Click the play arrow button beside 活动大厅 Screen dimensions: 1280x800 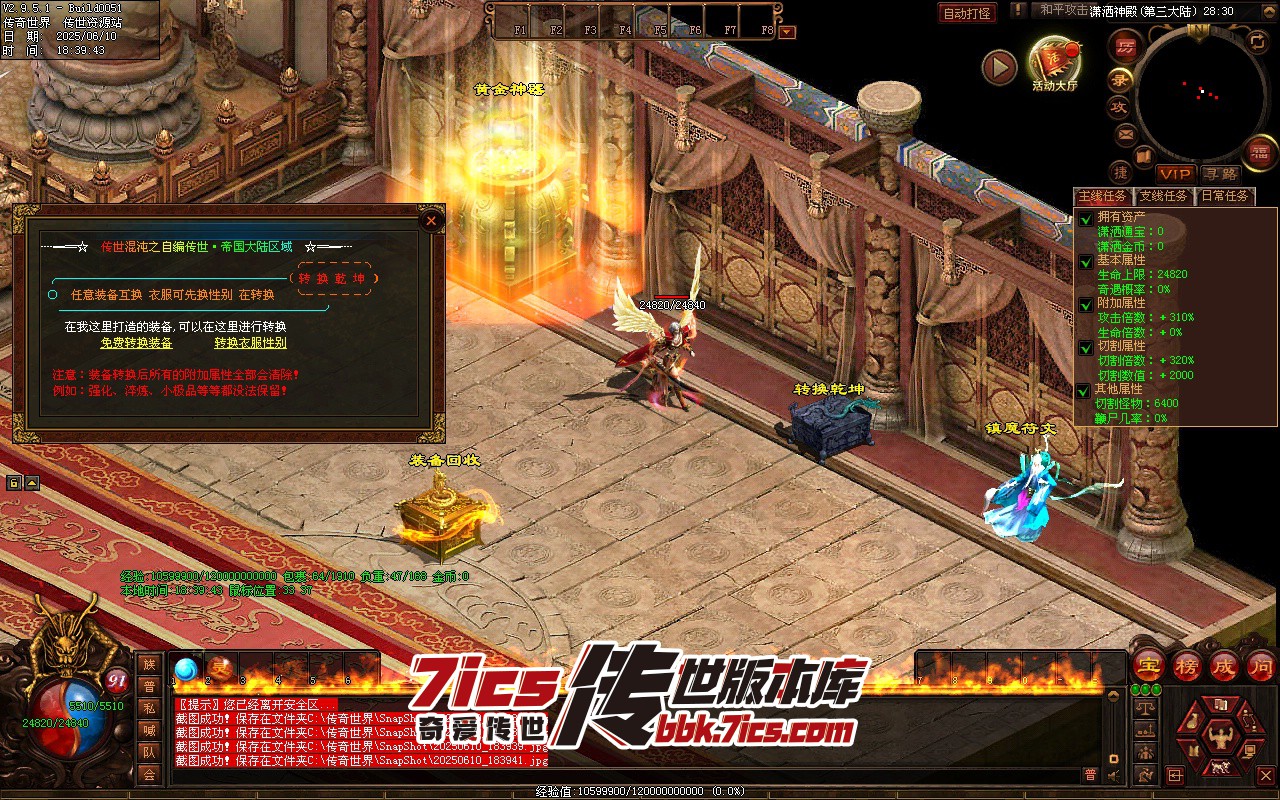tap(998, 67)
